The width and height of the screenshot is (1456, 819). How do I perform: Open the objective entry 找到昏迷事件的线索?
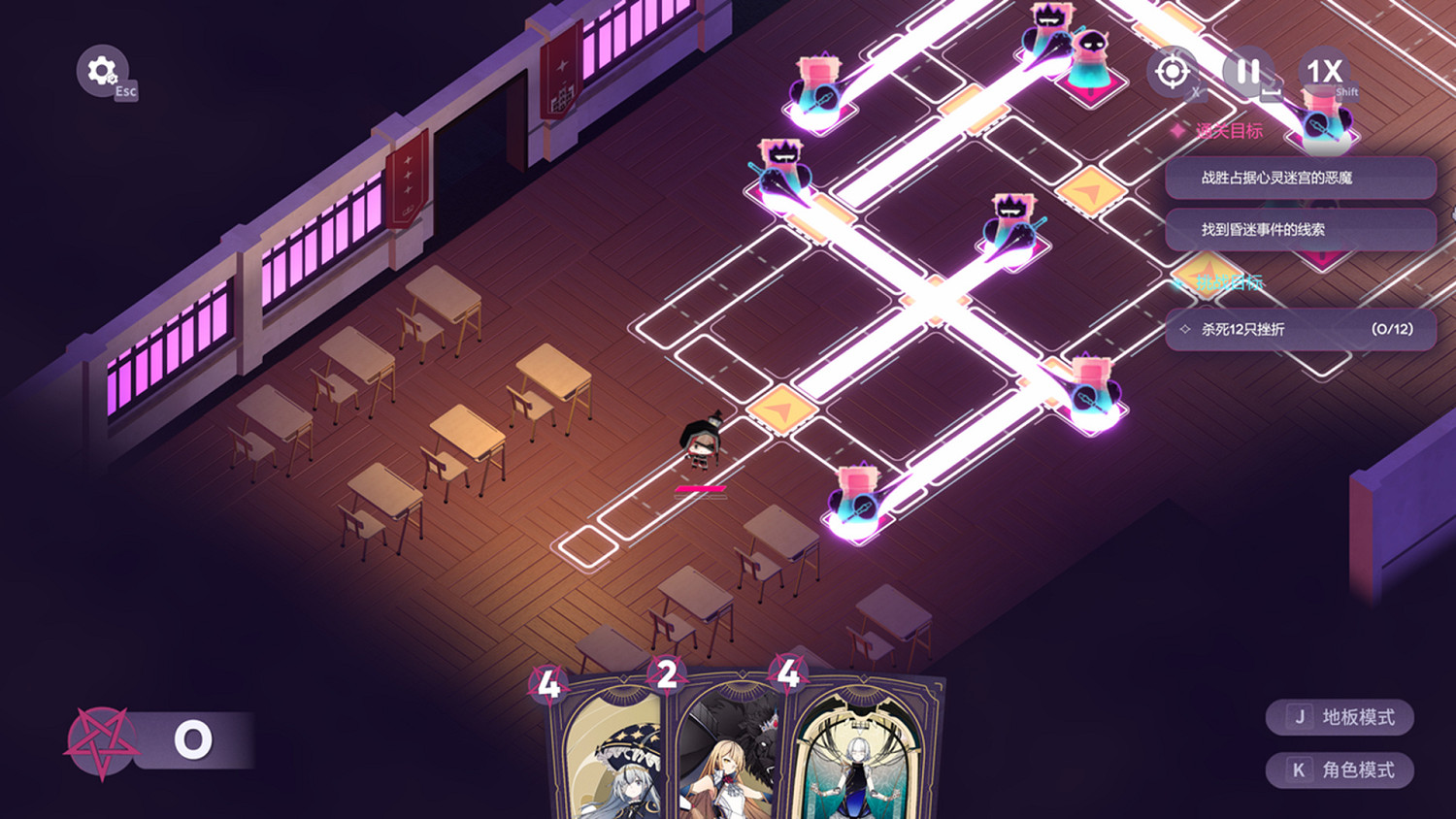pos(1301,230)
